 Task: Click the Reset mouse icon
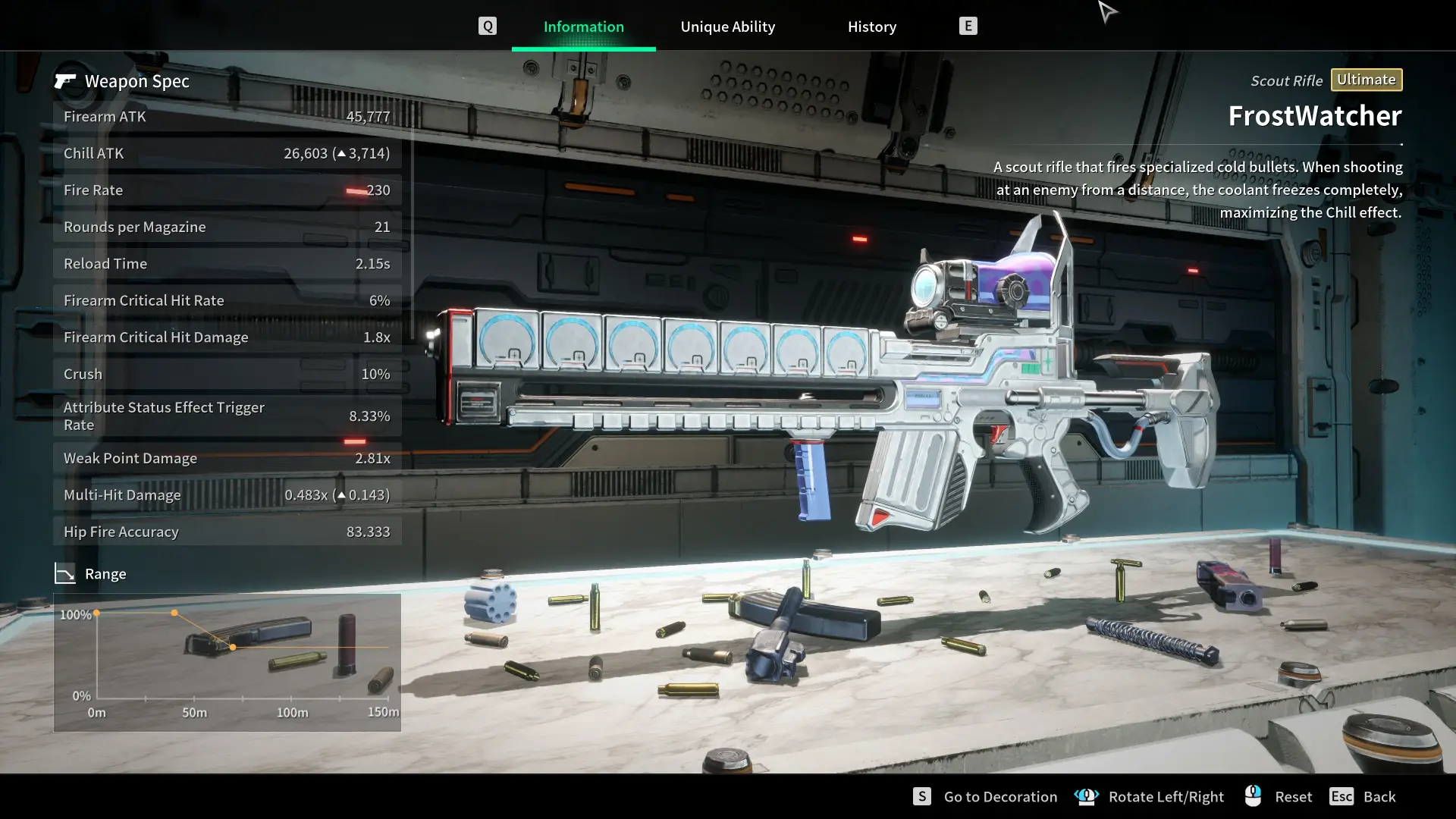pos(1253,796)
